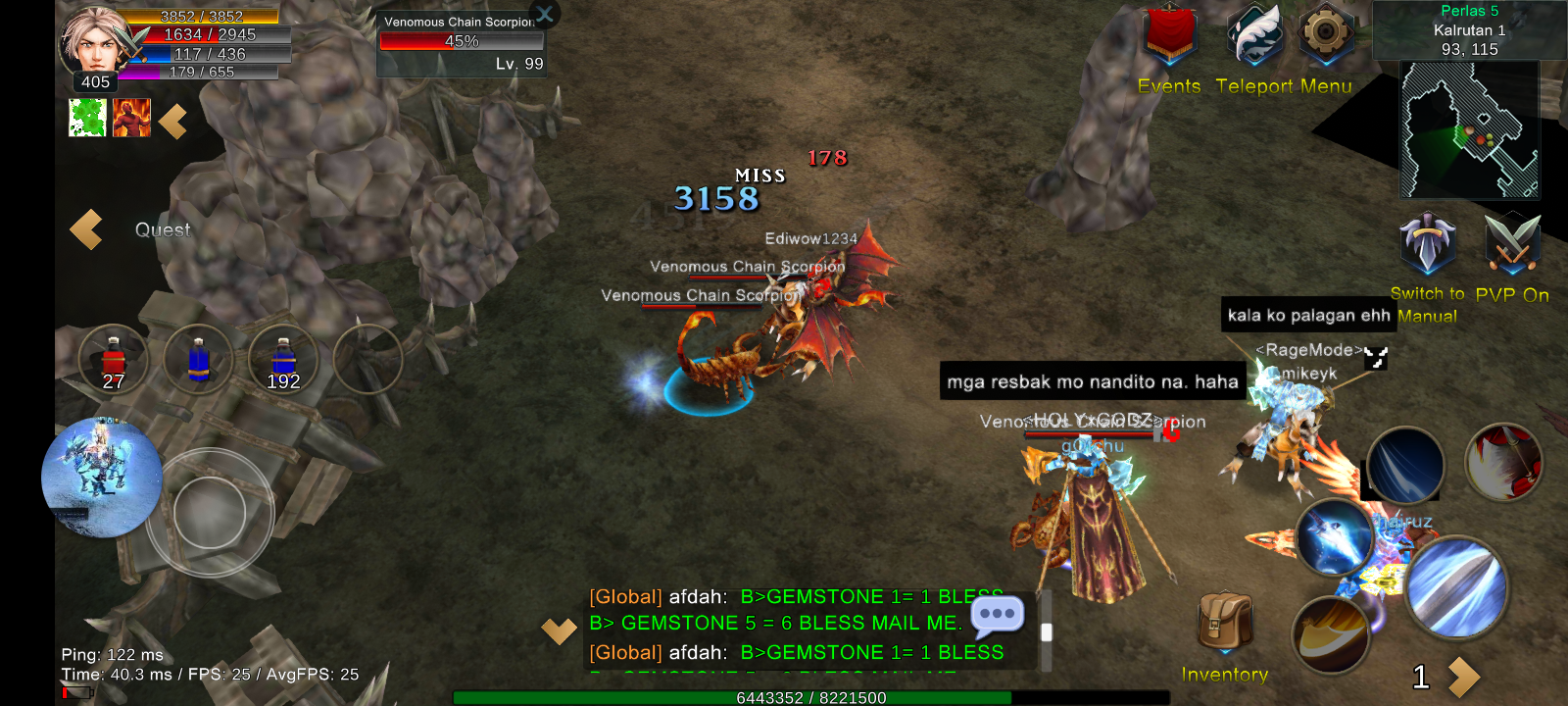1568x706 pixels.
Task: Open the chat speech bubble
Action: click(997, 616)
